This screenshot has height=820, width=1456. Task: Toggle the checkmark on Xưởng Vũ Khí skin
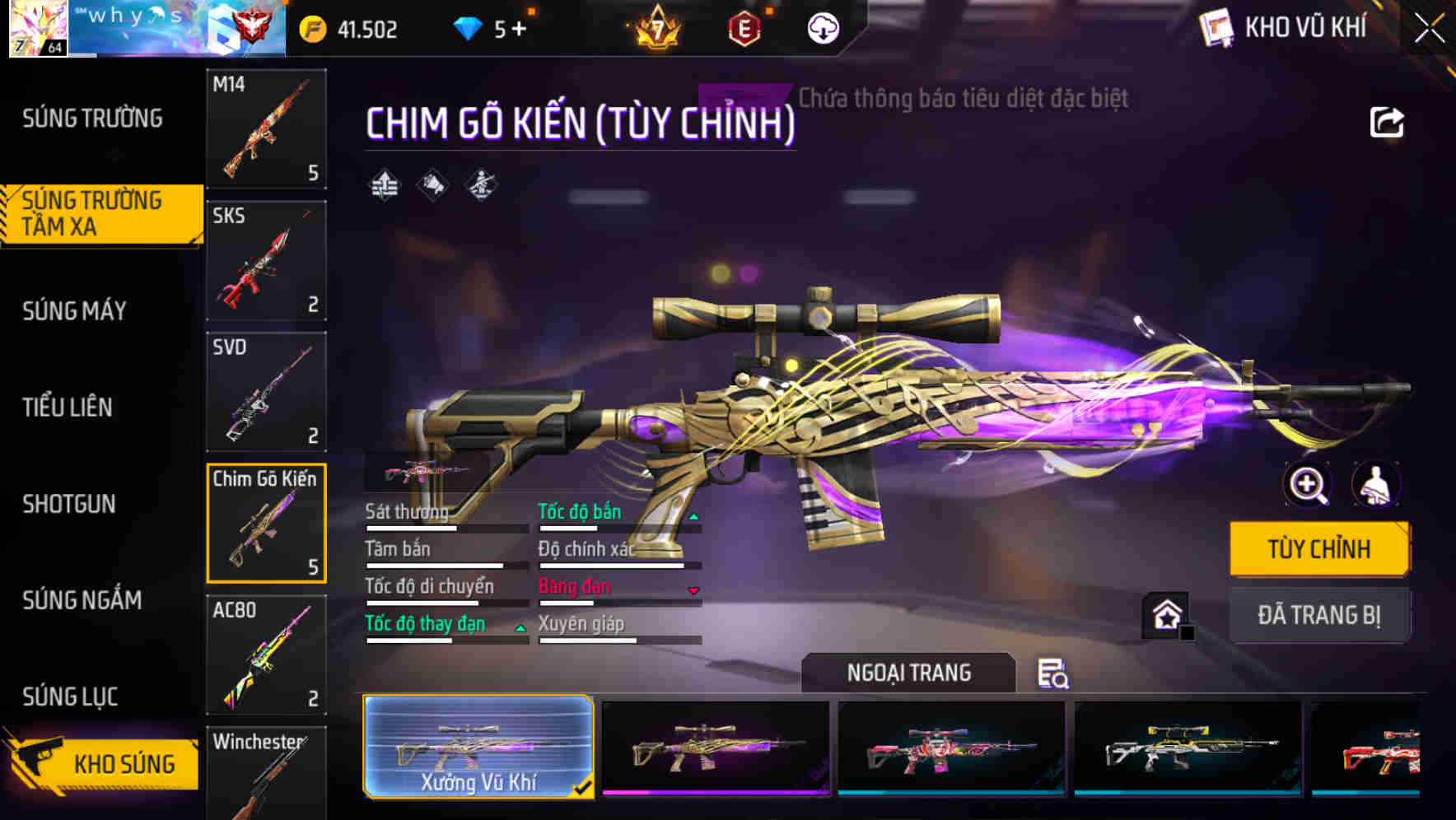[x=586, y=788]
